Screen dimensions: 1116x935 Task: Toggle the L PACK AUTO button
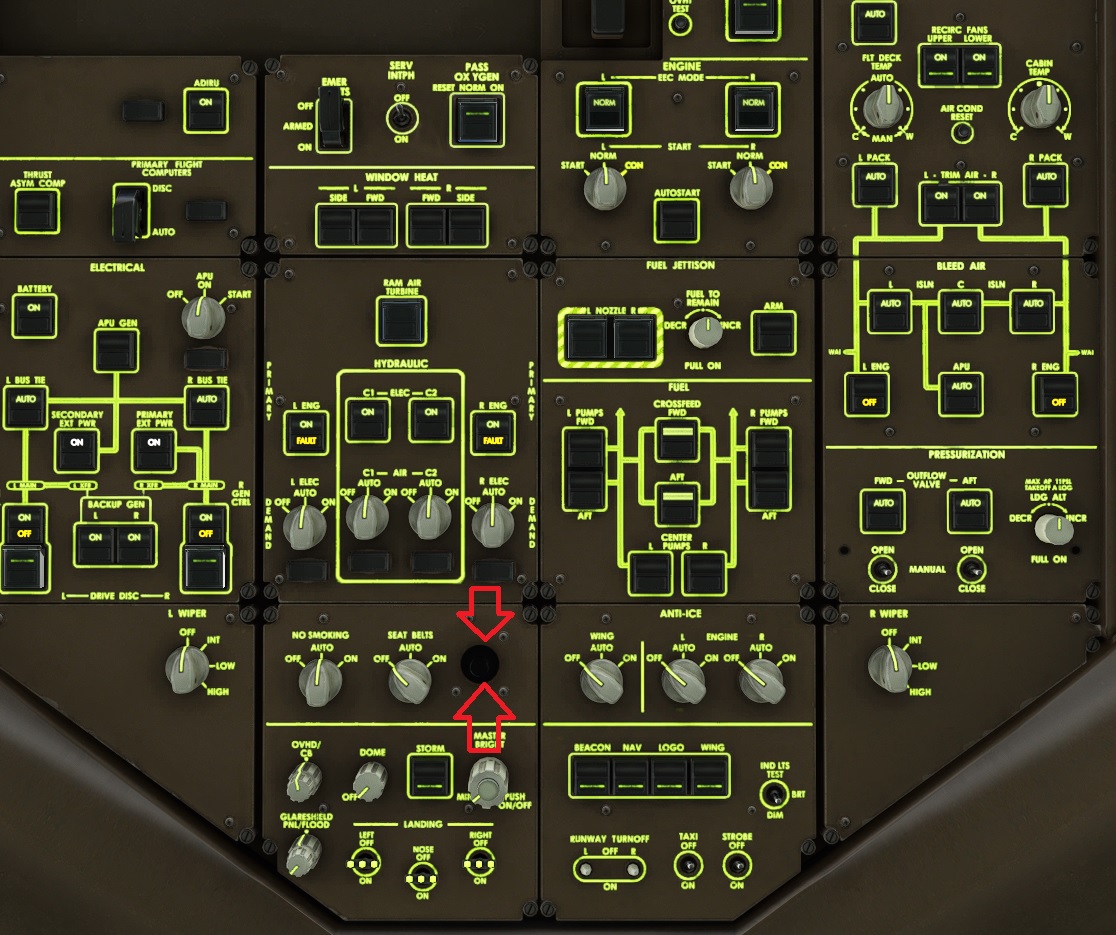[874, 183]
